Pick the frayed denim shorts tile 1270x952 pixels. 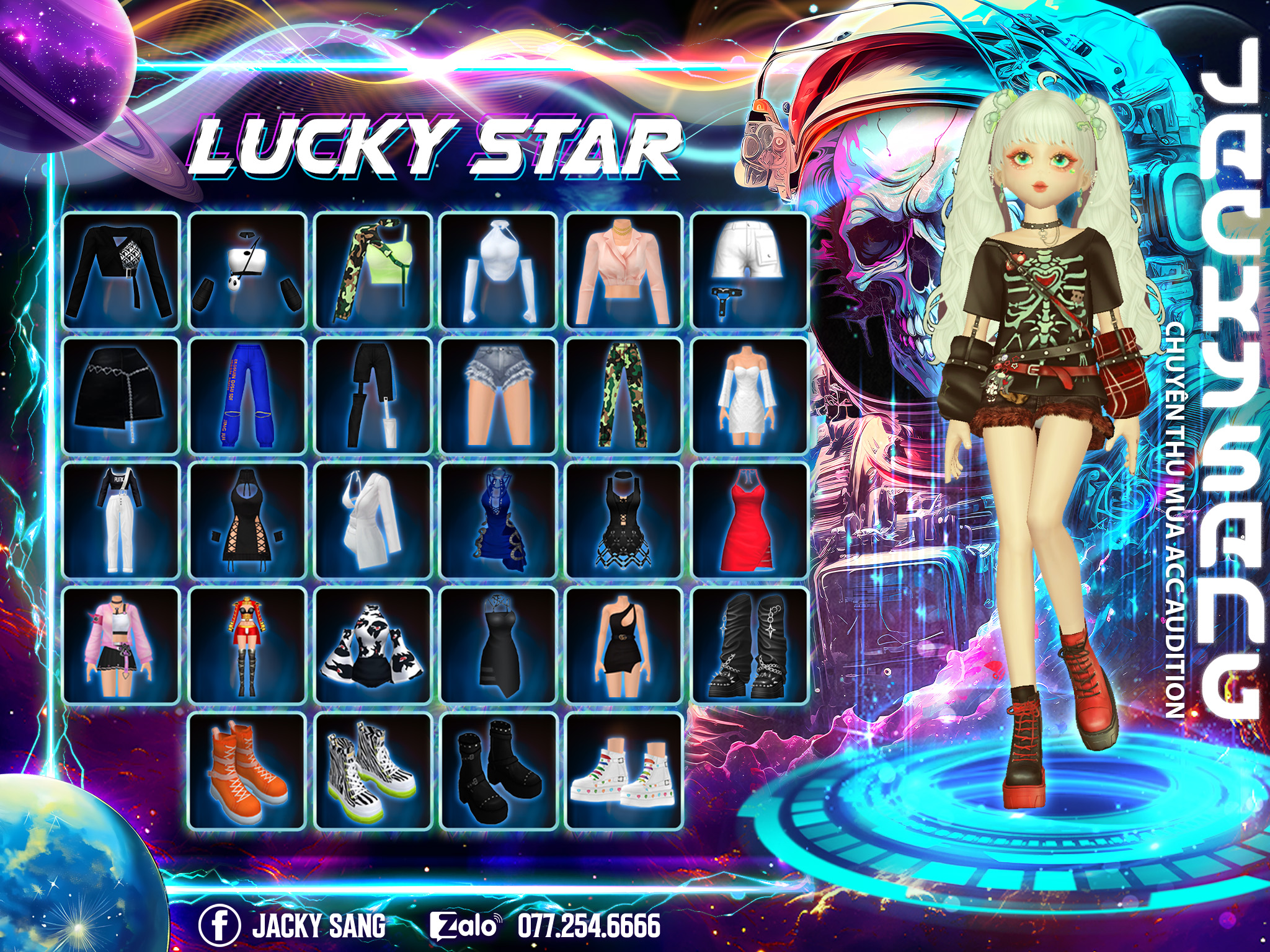pyautogui.click(x=498, y=396)
